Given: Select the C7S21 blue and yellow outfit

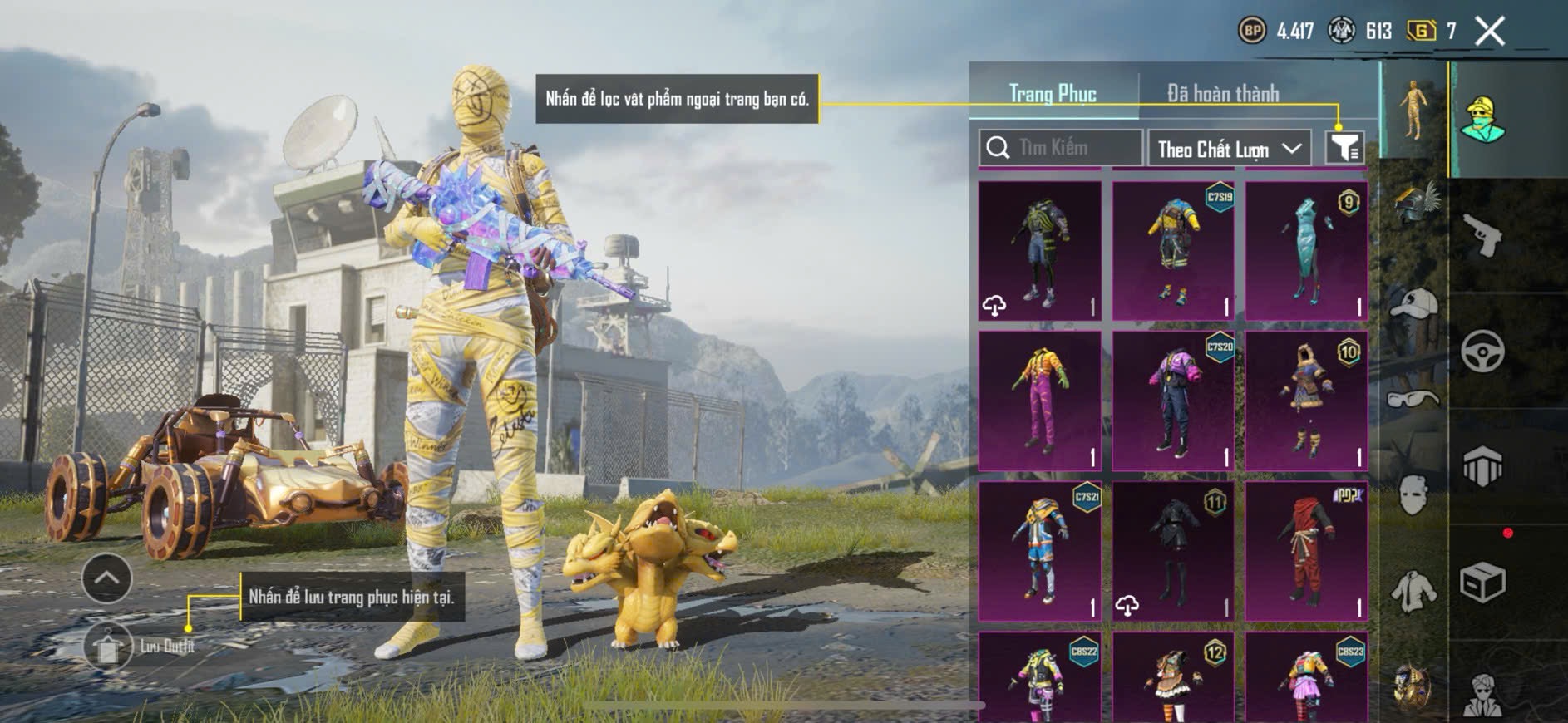Looking at the screenshot, I should point(1039,550).
